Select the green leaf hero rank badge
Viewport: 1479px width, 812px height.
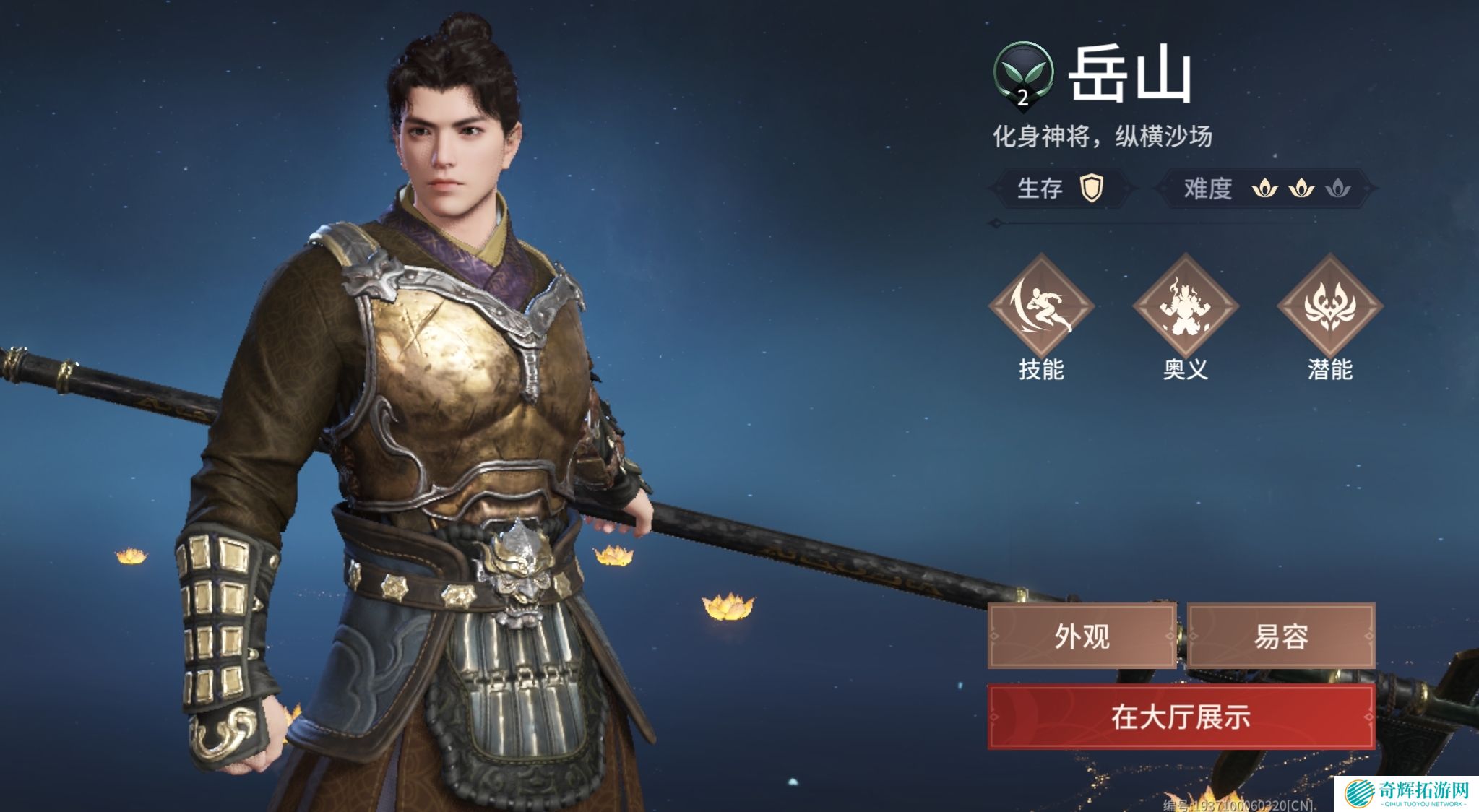pyautogui.click(x=1022, y=74)
